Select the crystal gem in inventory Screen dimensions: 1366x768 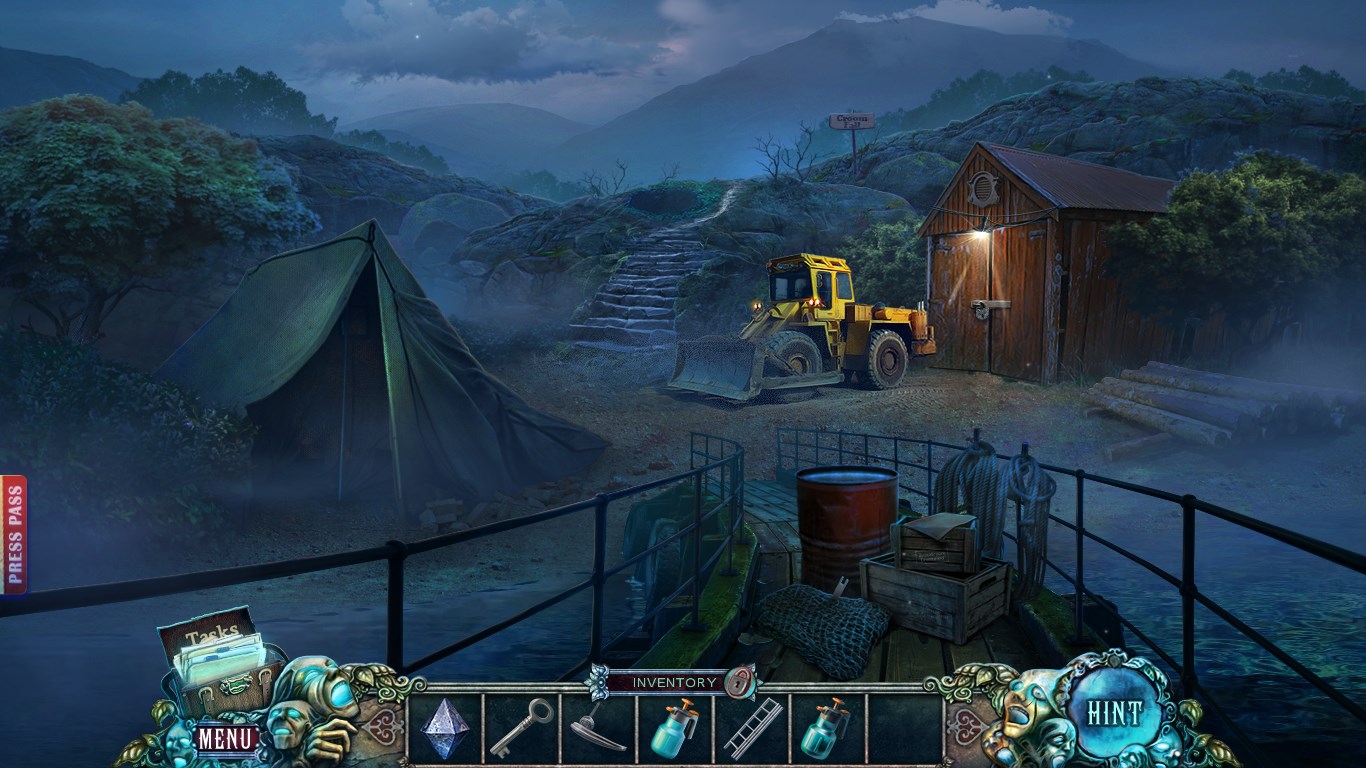click(444, 727)
